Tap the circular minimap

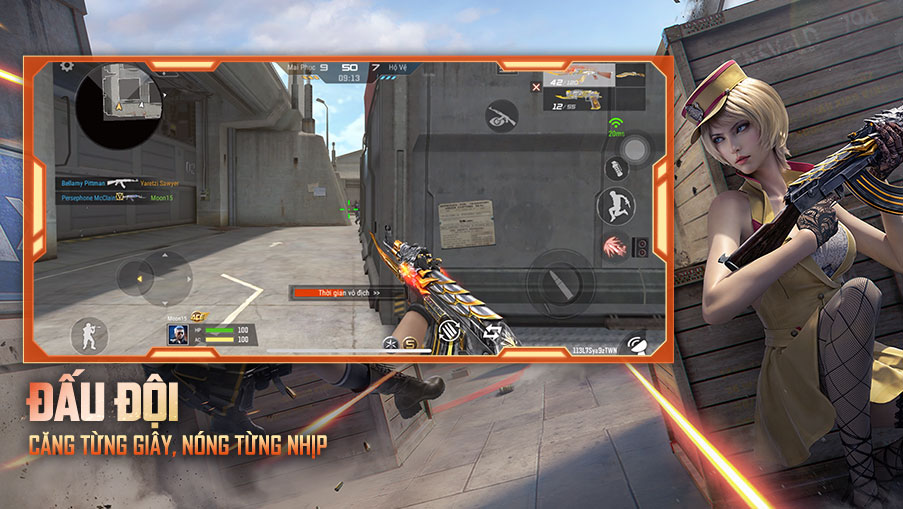[119, 103]
